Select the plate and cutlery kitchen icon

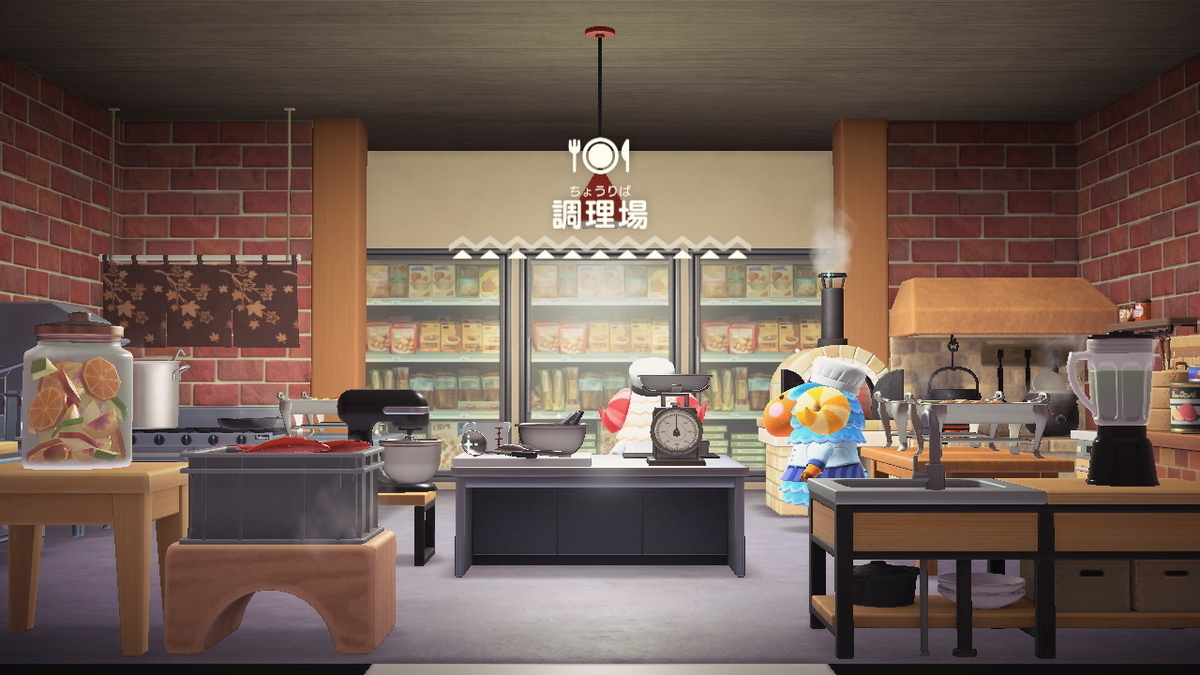(x=599, y=156)
